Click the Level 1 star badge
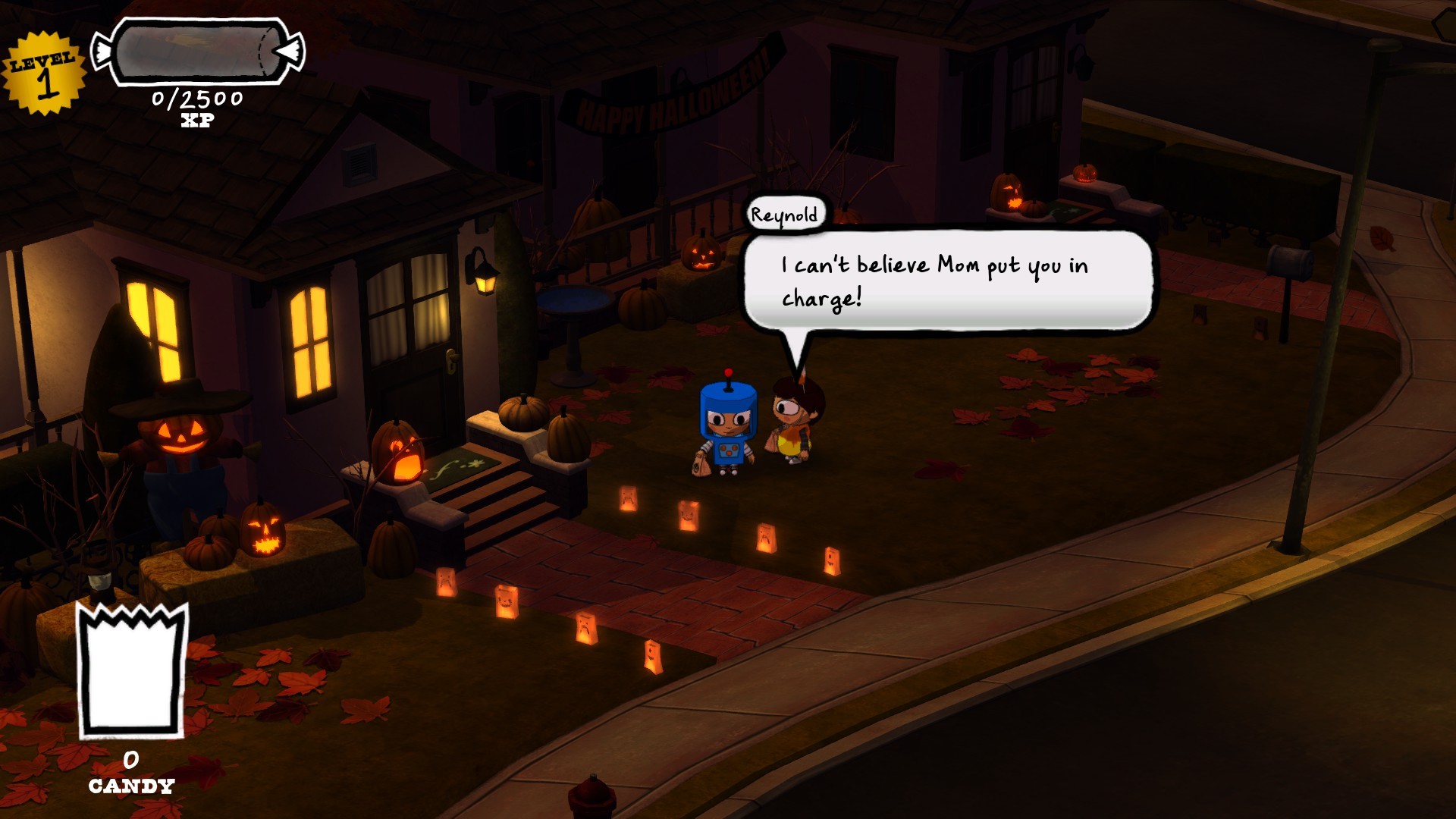This screenshot has height=819, width=1456. pyautogui.click(x=43, y=74)
